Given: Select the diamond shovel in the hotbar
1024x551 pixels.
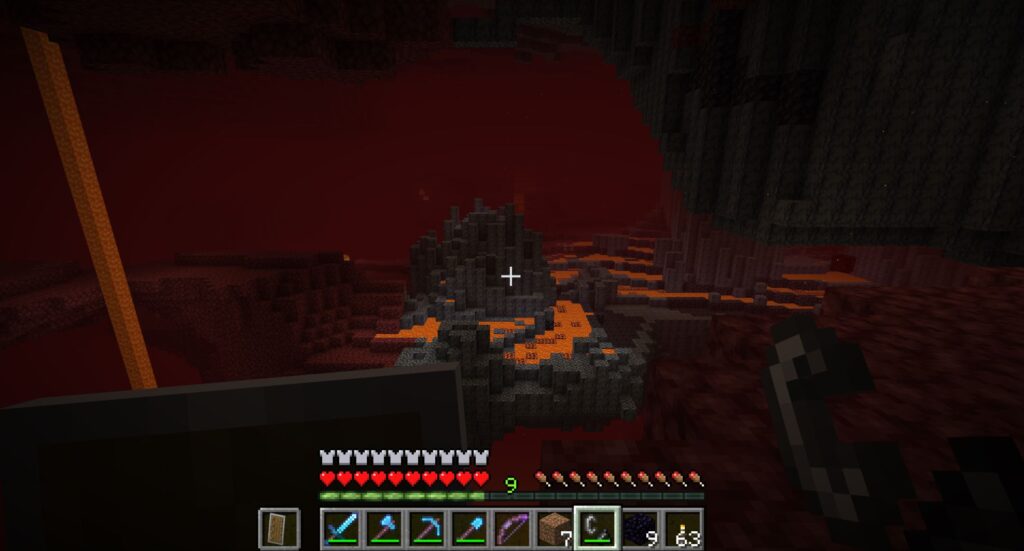Looking at the screenshot, I should coord(469,527).
